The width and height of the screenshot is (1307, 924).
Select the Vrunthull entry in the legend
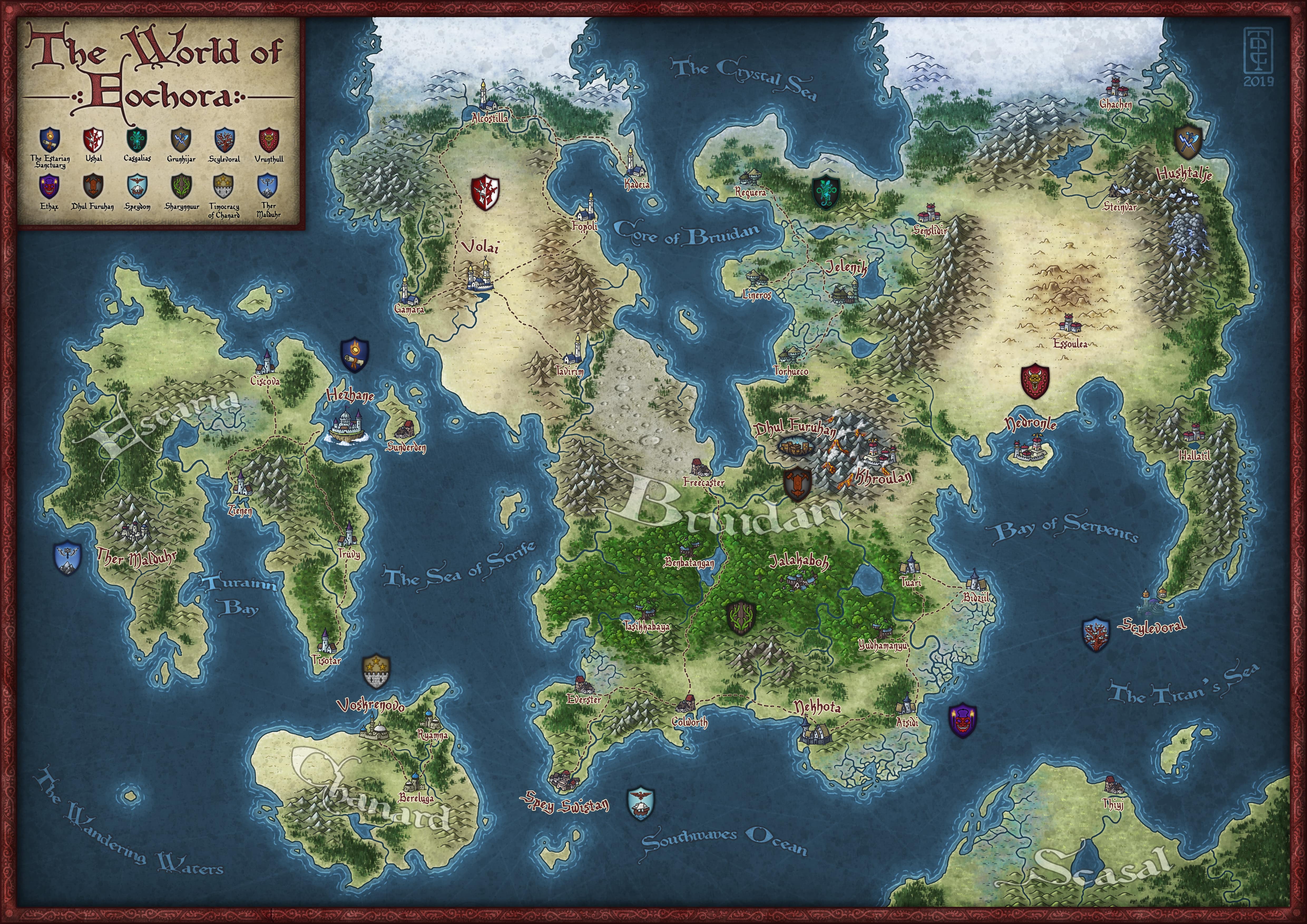[x=269, y=139]
